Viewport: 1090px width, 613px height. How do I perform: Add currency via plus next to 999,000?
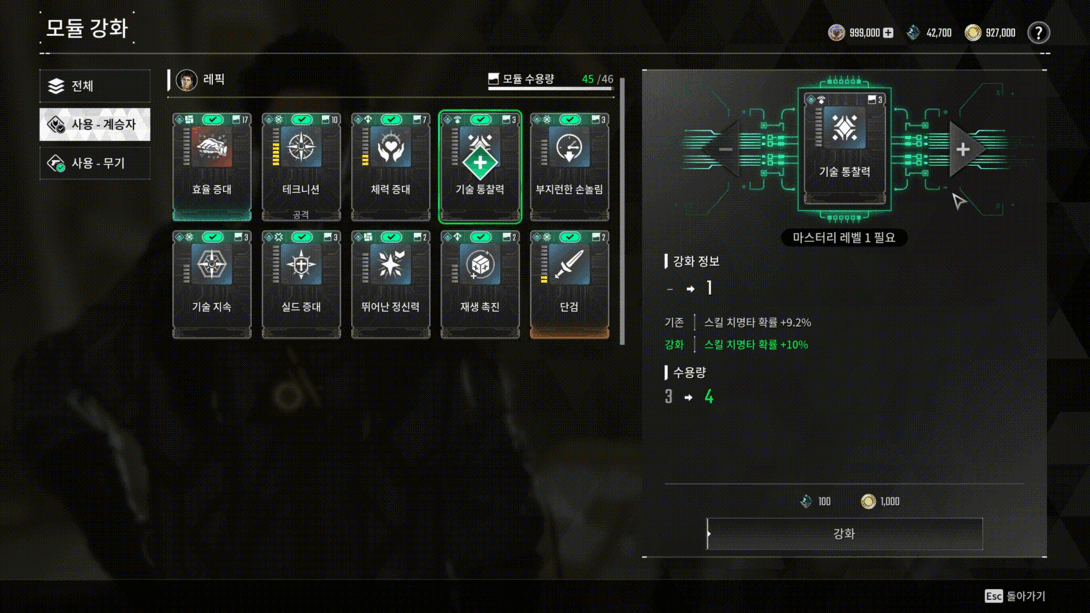click(x=888, y=33)
